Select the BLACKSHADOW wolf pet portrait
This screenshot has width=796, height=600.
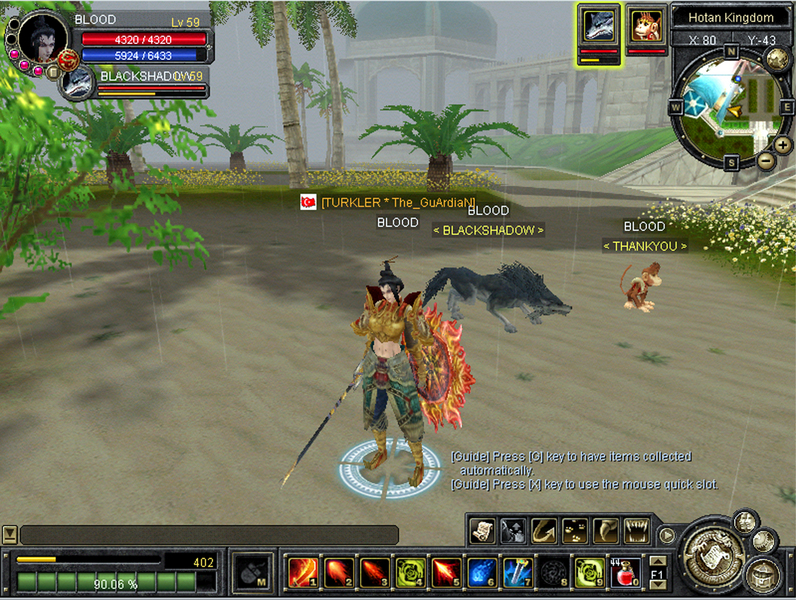click(77, 83)
